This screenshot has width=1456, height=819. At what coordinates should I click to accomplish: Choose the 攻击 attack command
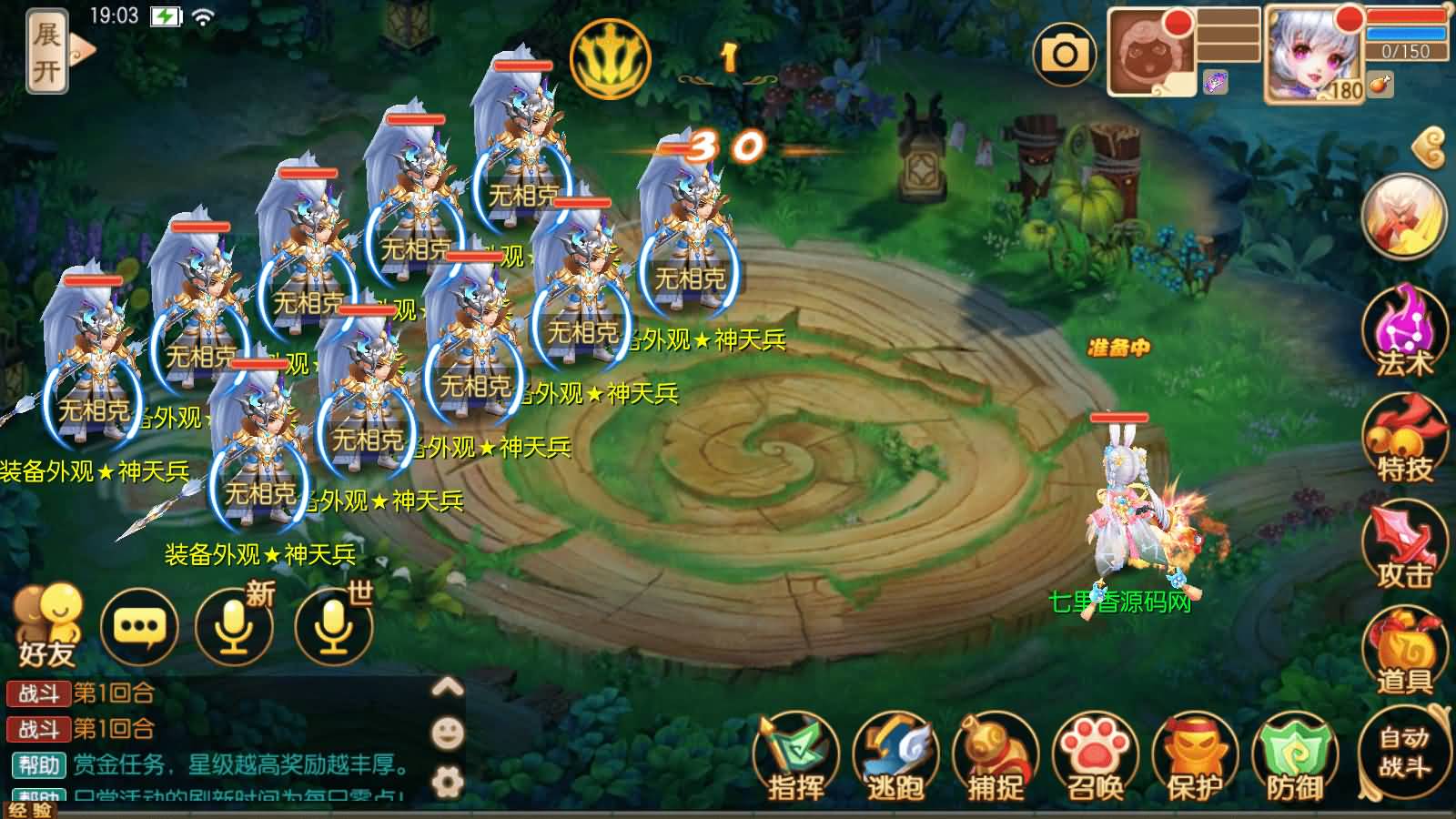tap(1402, 546)
